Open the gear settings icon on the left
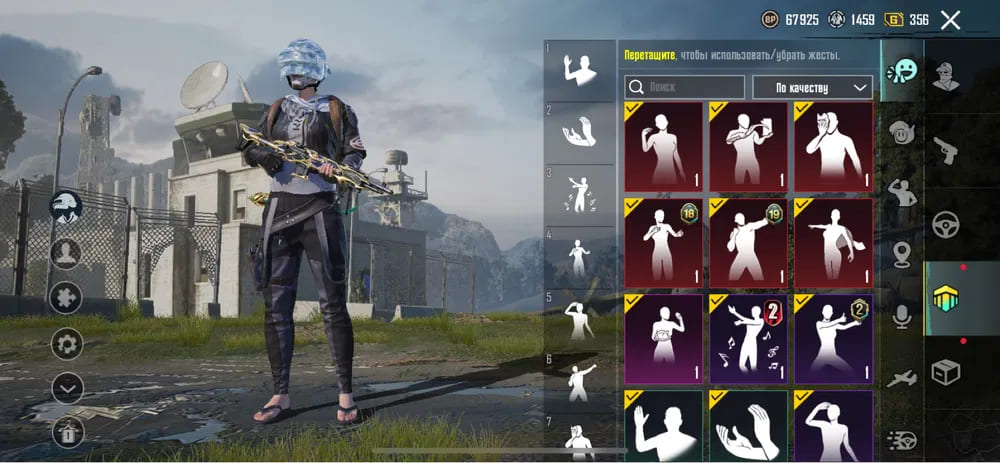Image resolution: width=1000 pixels, height=463 pixels. click(x=67, y=344)
